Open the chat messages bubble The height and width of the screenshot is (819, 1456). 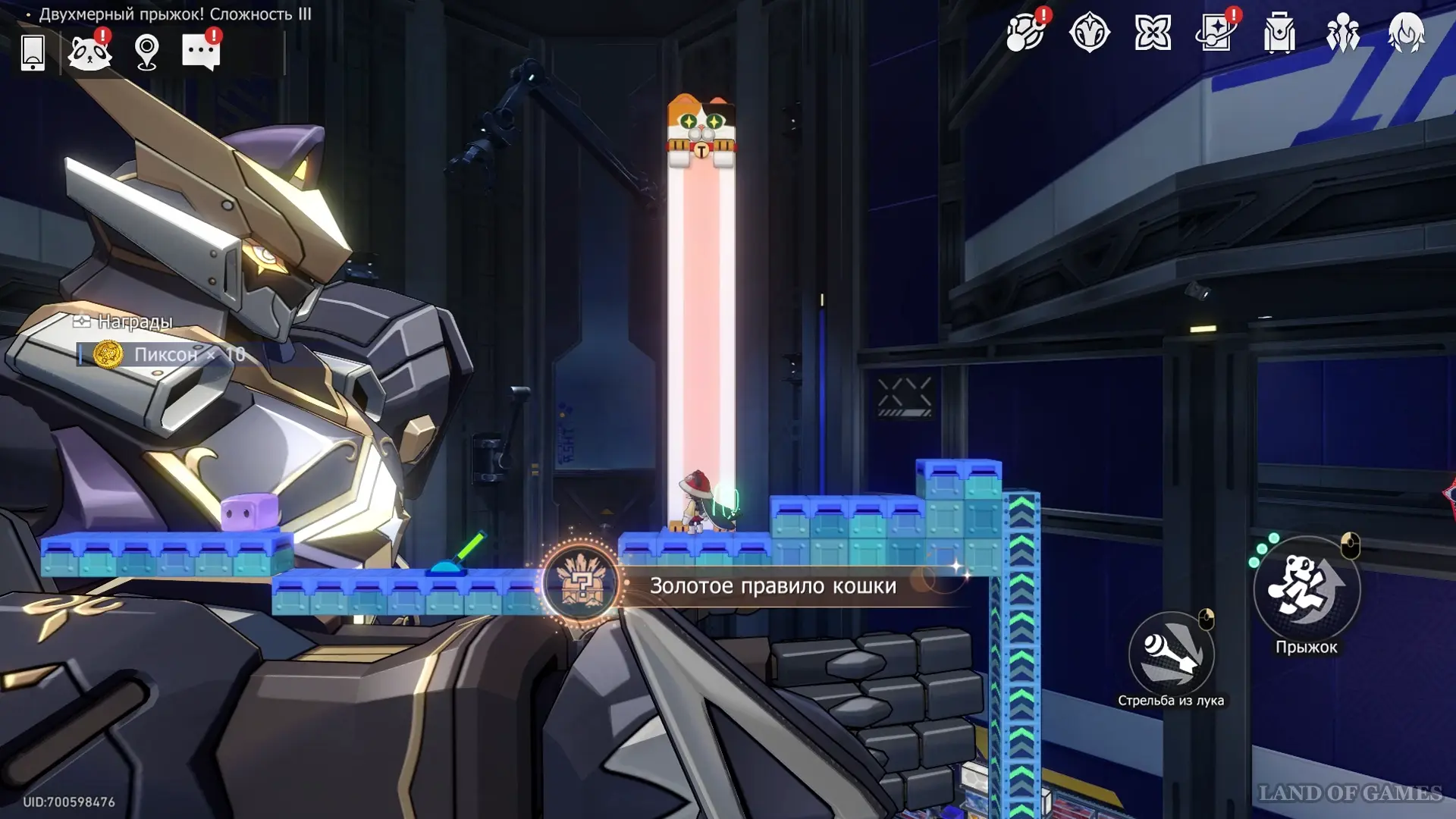pos(201,52)
